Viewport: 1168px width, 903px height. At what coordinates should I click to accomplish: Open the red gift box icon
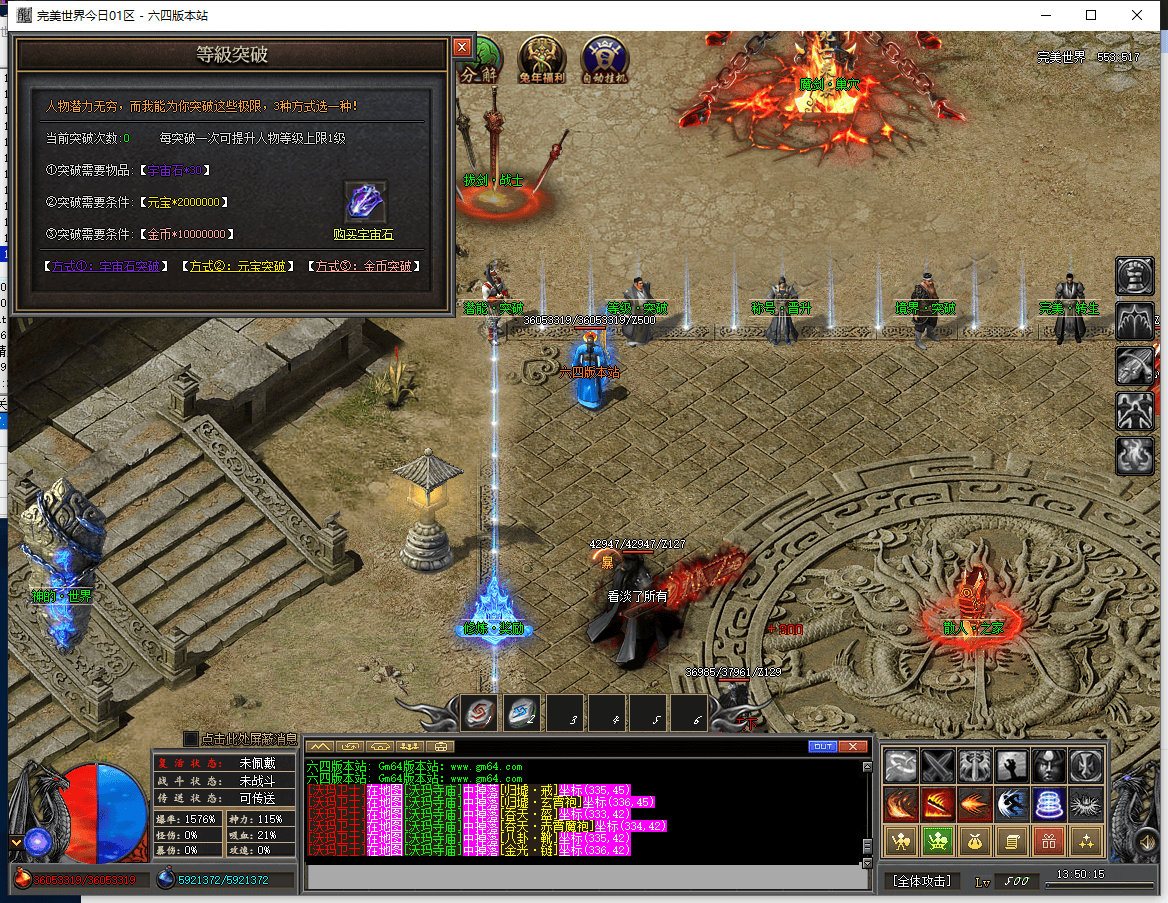coord(1048,841)
